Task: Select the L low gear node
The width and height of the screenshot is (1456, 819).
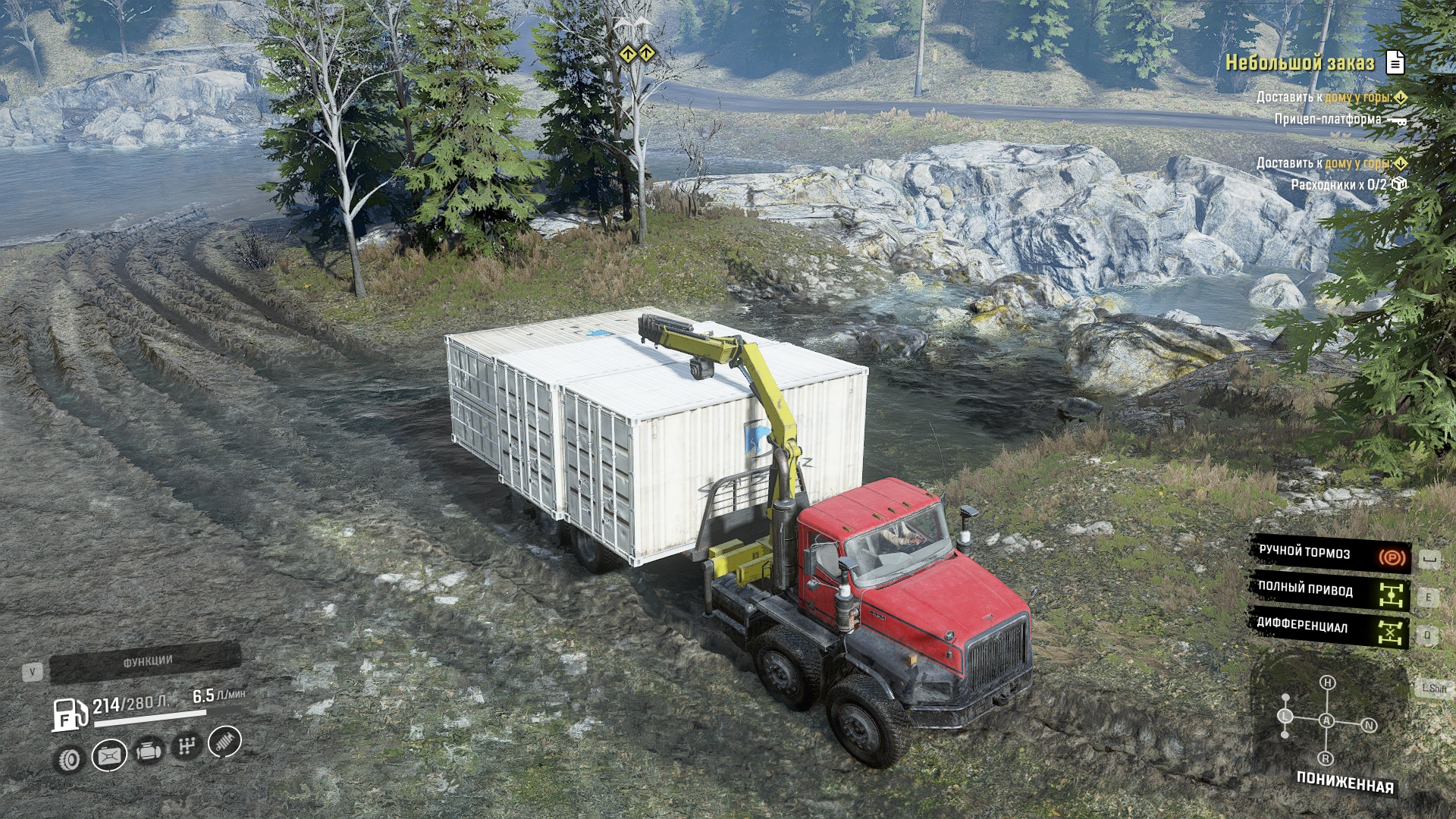Action: pyautogui.click(x=1285, y=716)
